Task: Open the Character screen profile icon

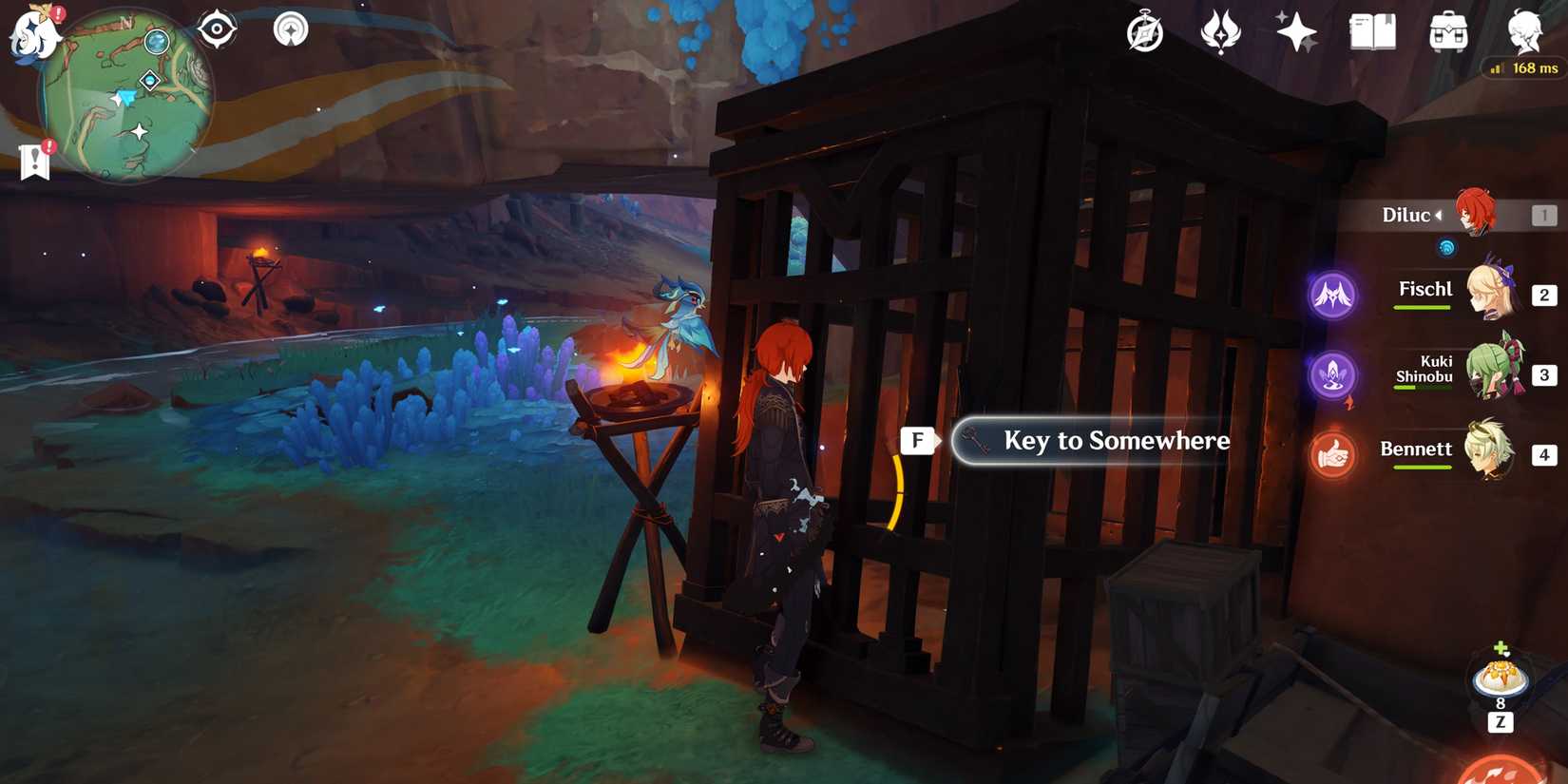Action: point(1524,31)
